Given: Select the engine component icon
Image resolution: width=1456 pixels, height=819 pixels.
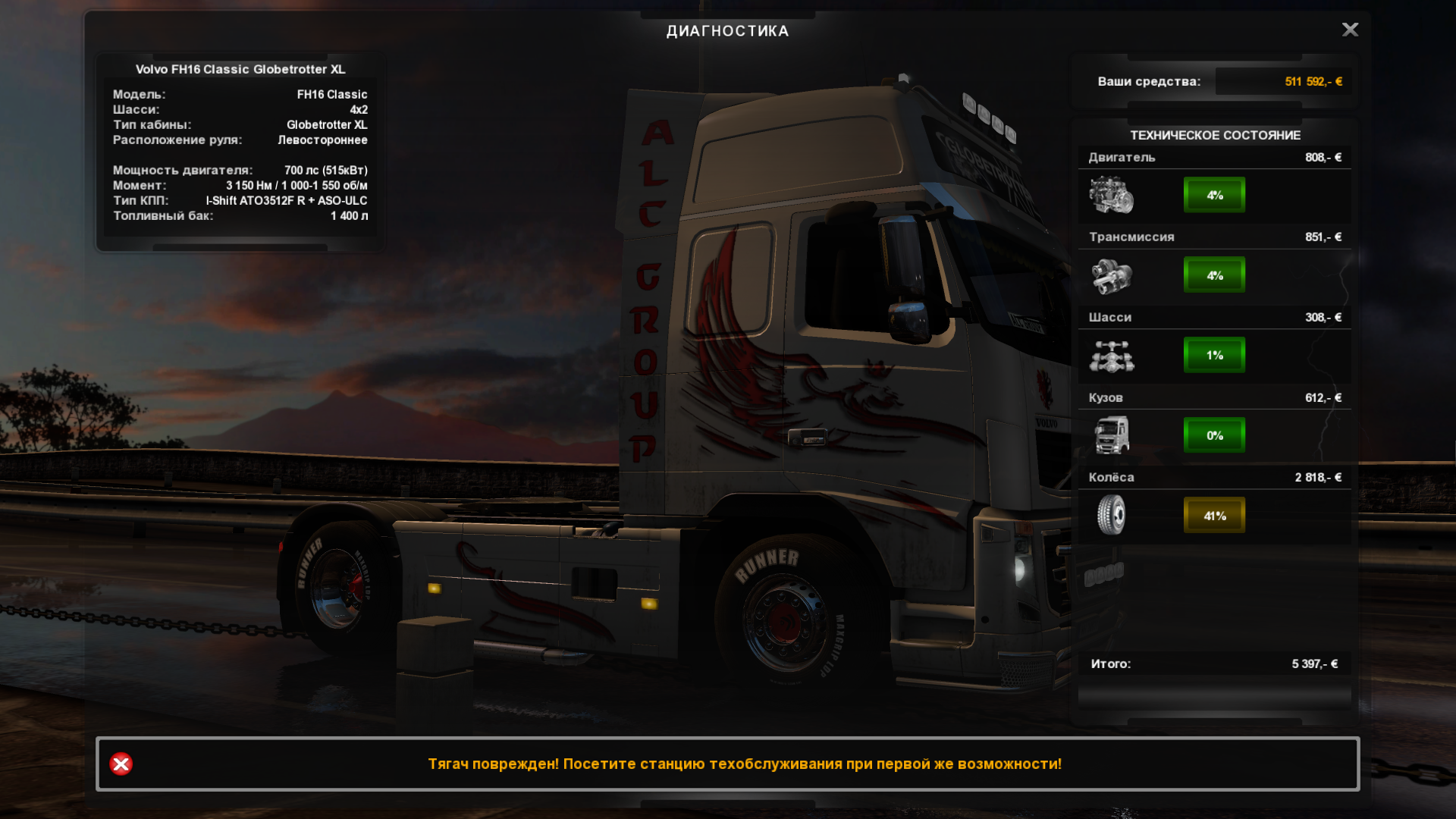Looking at the screenshot, I should (1111, 195).
